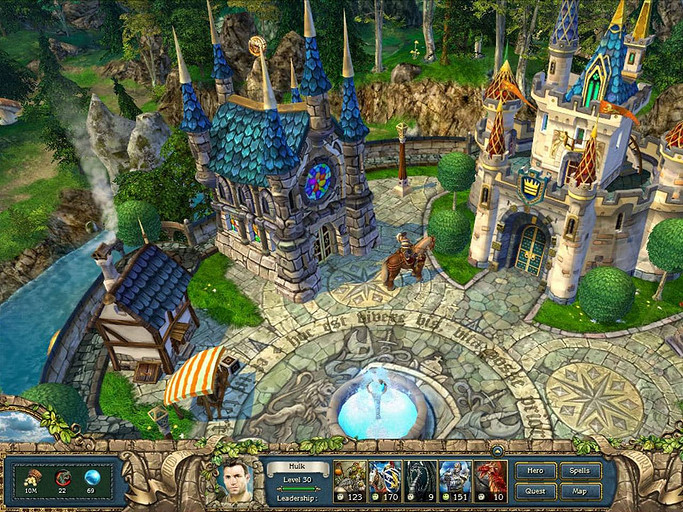The height and width of the screenshot is (512, 683).
Task: Open the Quest log
Action: [x=536, y=491]
